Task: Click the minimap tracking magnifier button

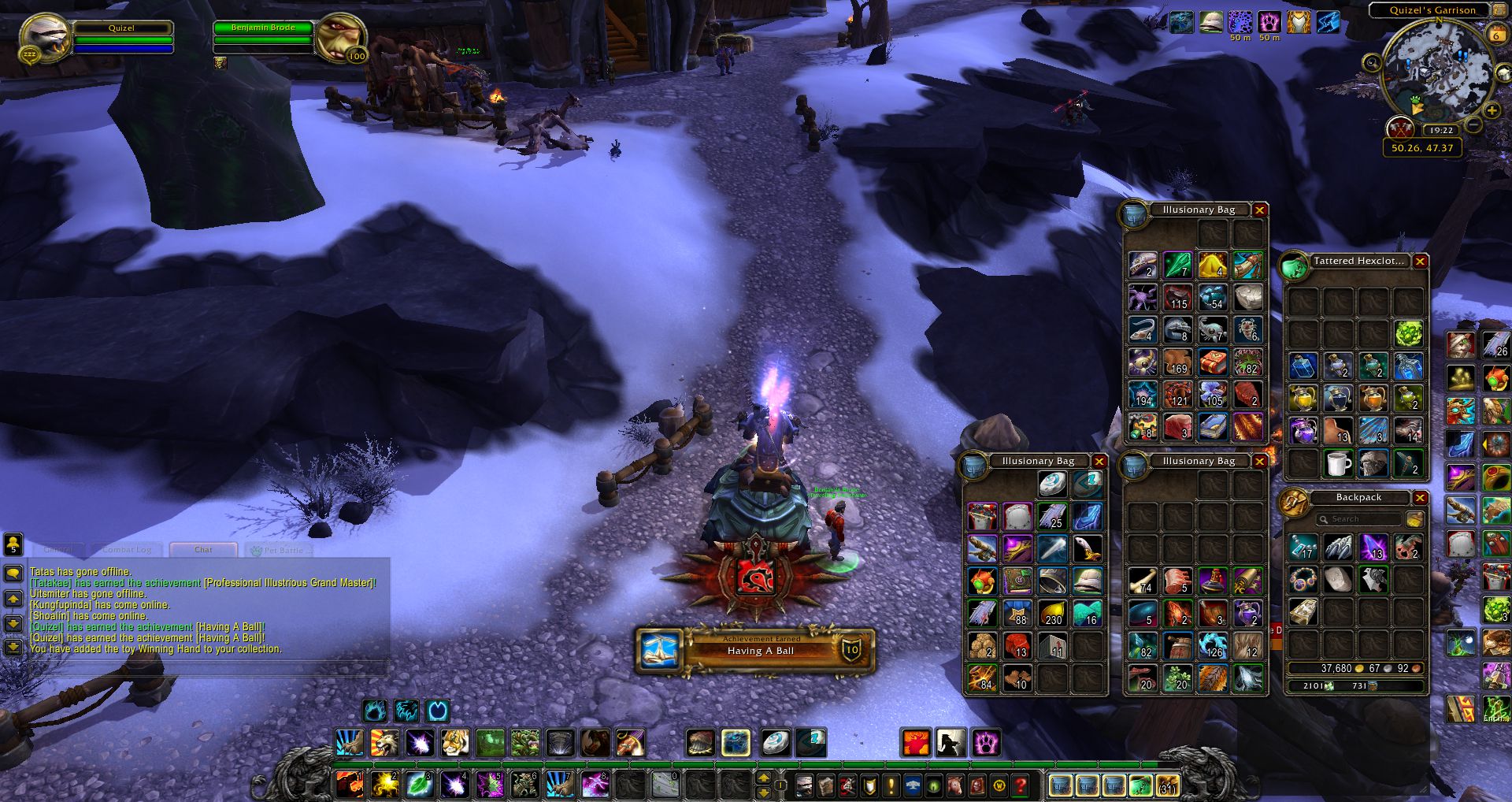Action: [x=1373, y=63]
